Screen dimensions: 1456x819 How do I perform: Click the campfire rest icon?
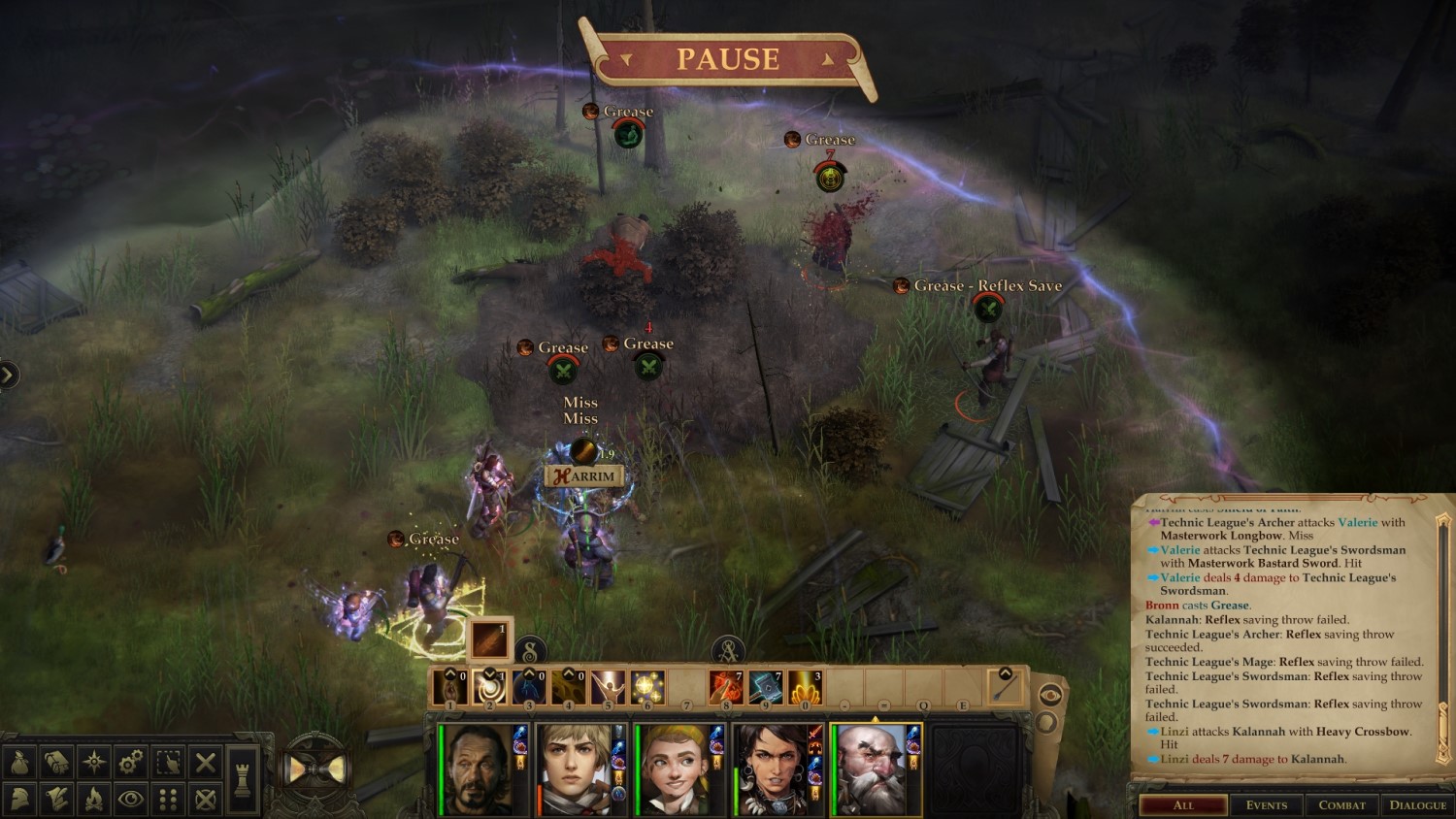[x=94, y=800]
